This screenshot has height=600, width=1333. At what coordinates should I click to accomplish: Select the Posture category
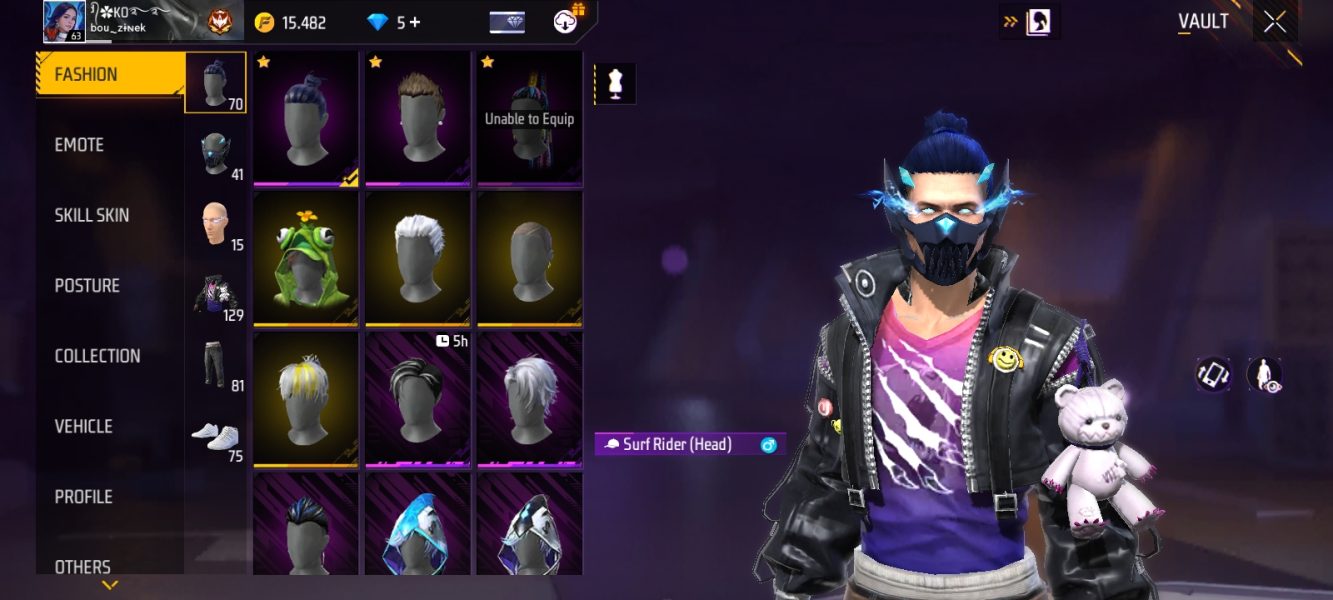[x=87, y=286]
